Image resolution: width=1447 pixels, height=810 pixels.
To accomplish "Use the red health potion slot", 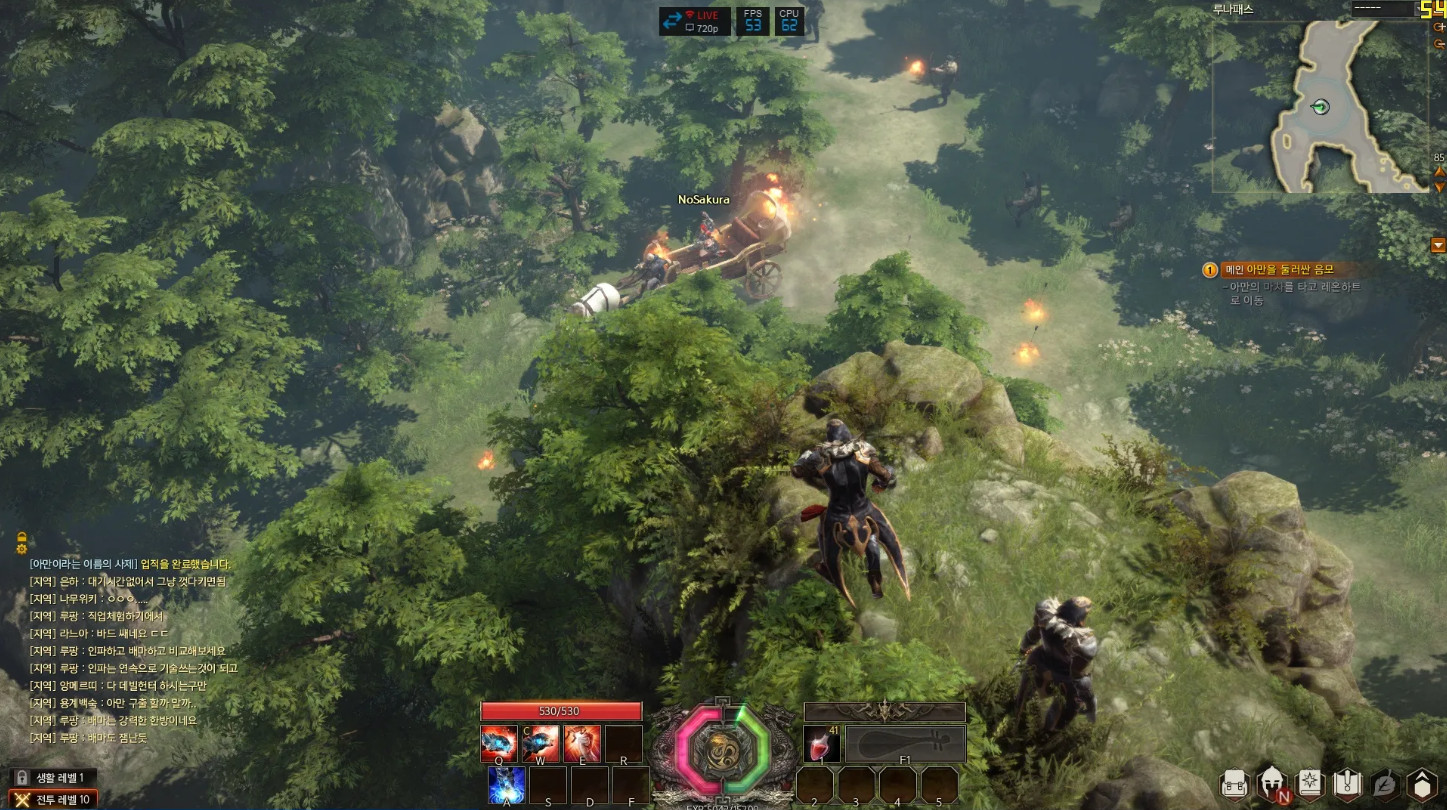I will pos(822,744).
